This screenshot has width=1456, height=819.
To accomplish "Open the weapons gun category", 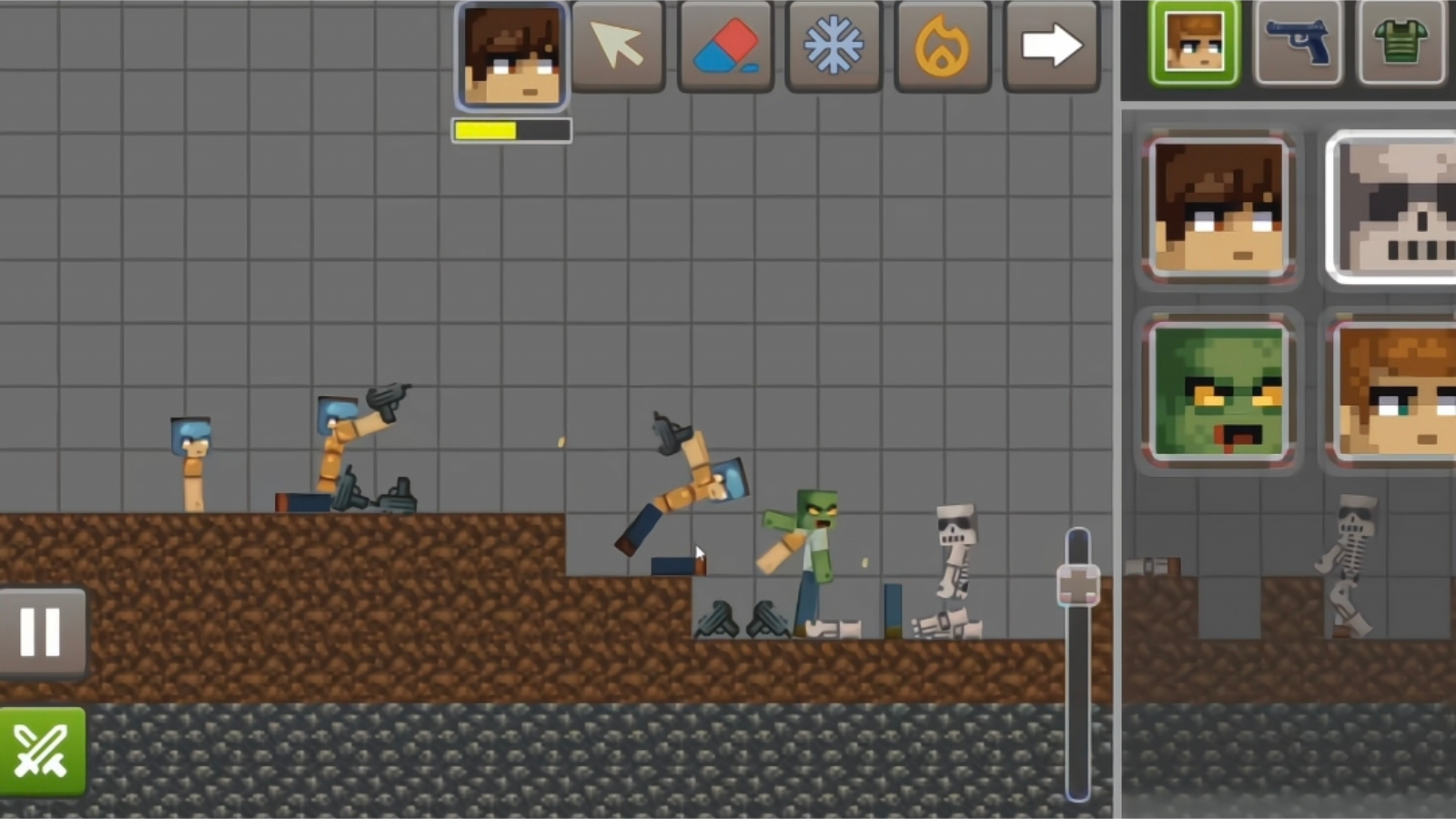I will pos(1299,43).
